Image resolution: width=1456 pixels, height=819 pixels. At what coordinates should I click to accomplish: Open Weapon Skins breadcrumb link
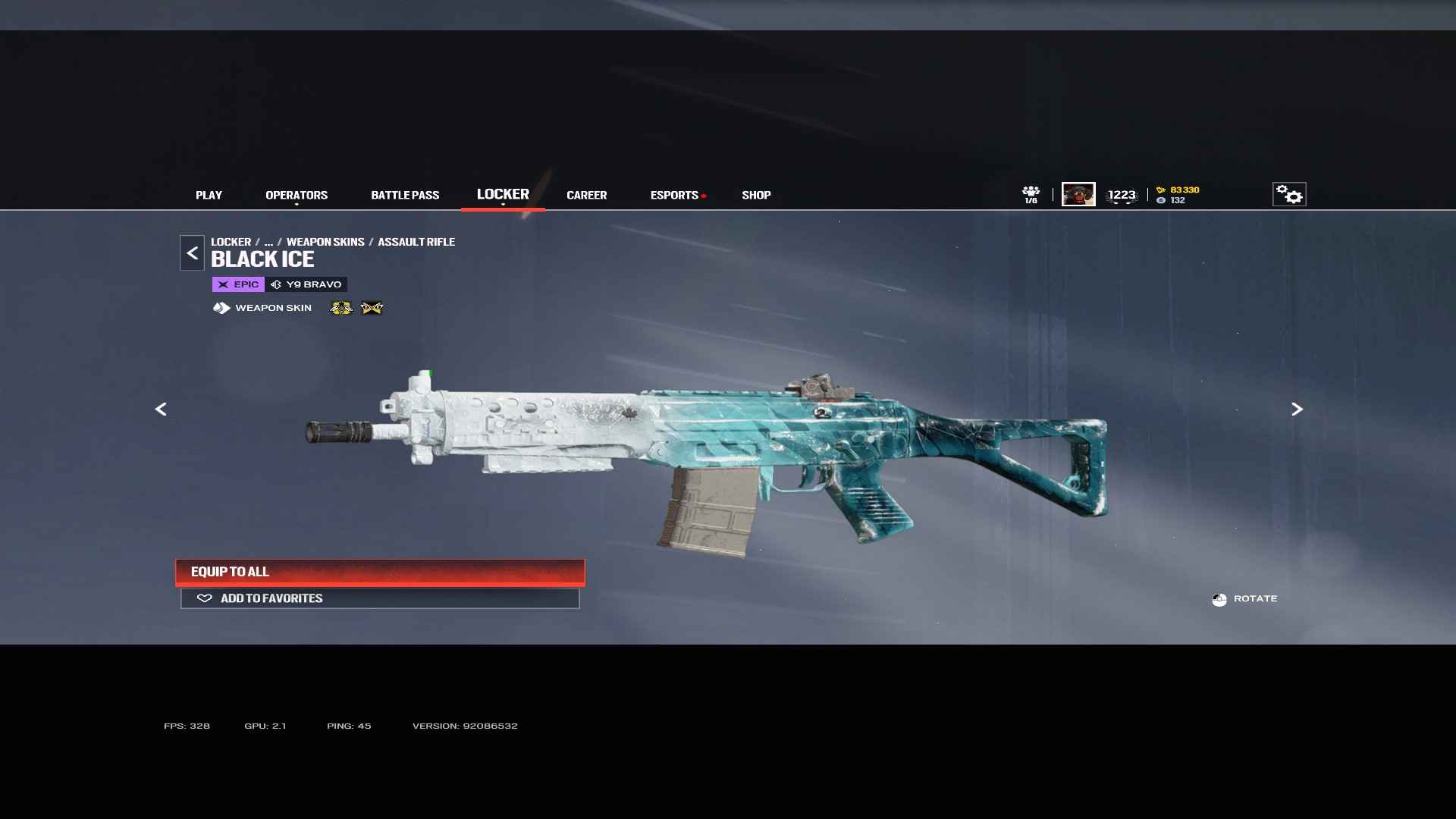[x=325, y=242]
